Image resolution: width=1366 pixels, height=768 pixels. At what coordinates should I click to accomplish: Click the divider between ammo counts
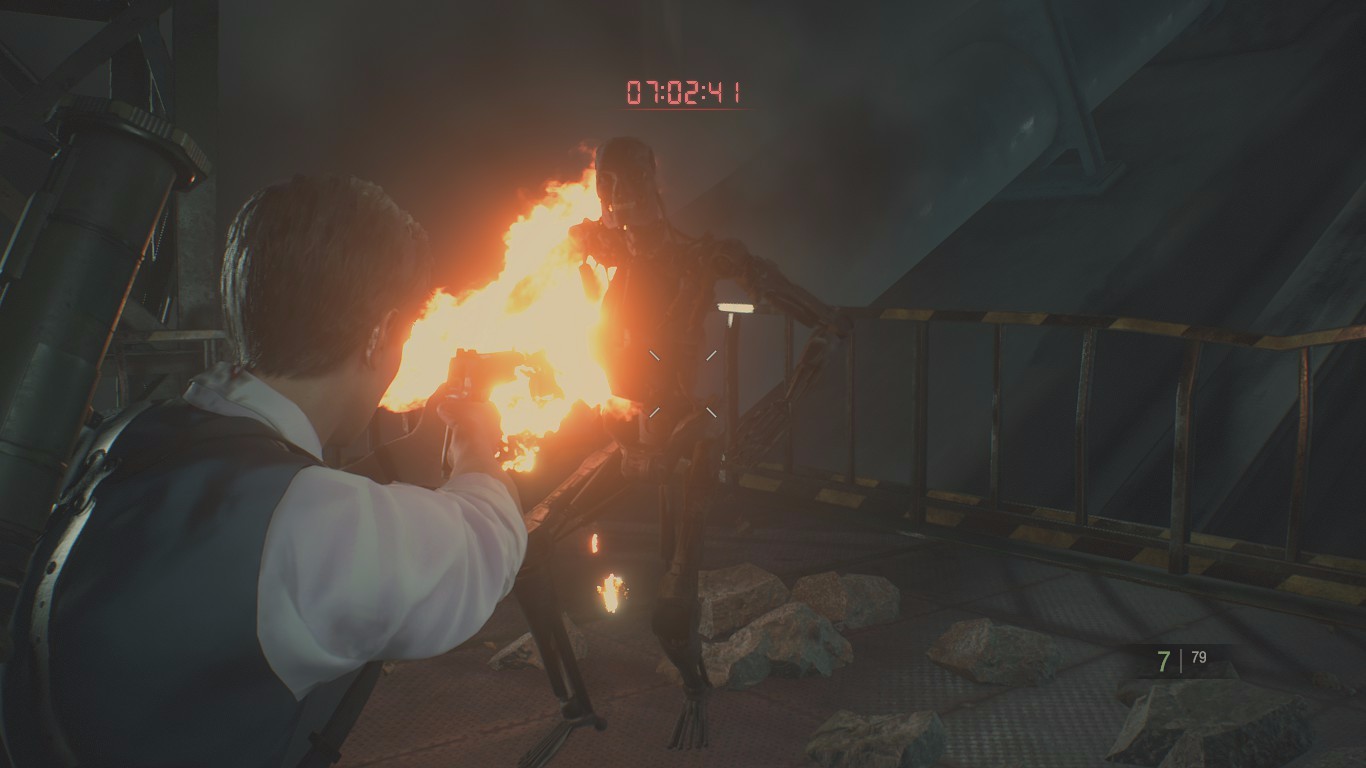(1180, 659)
